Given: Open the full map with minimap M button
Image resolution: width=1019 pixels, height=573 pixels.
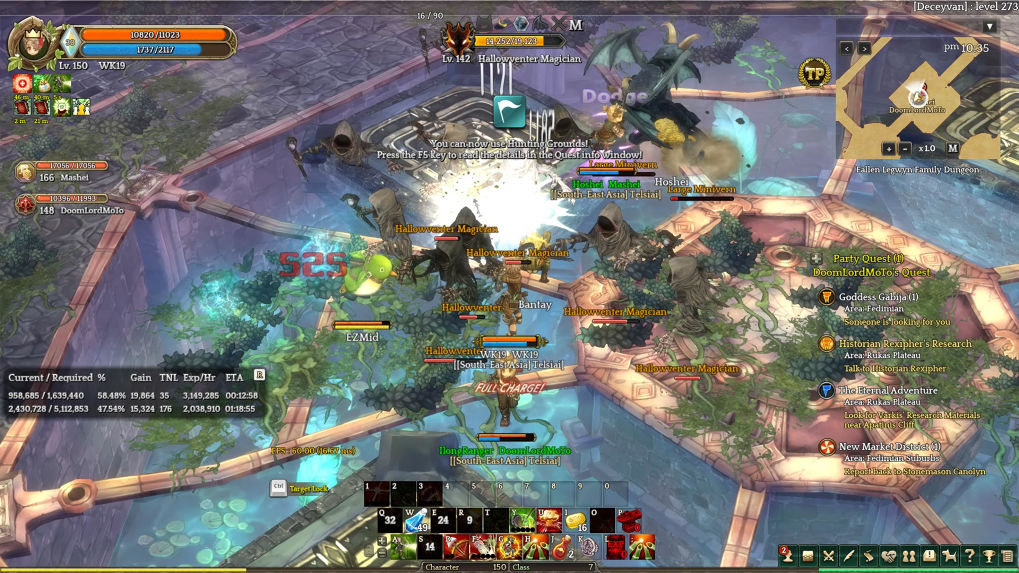Looking at the screenshot, I should [x=953, y=148].
